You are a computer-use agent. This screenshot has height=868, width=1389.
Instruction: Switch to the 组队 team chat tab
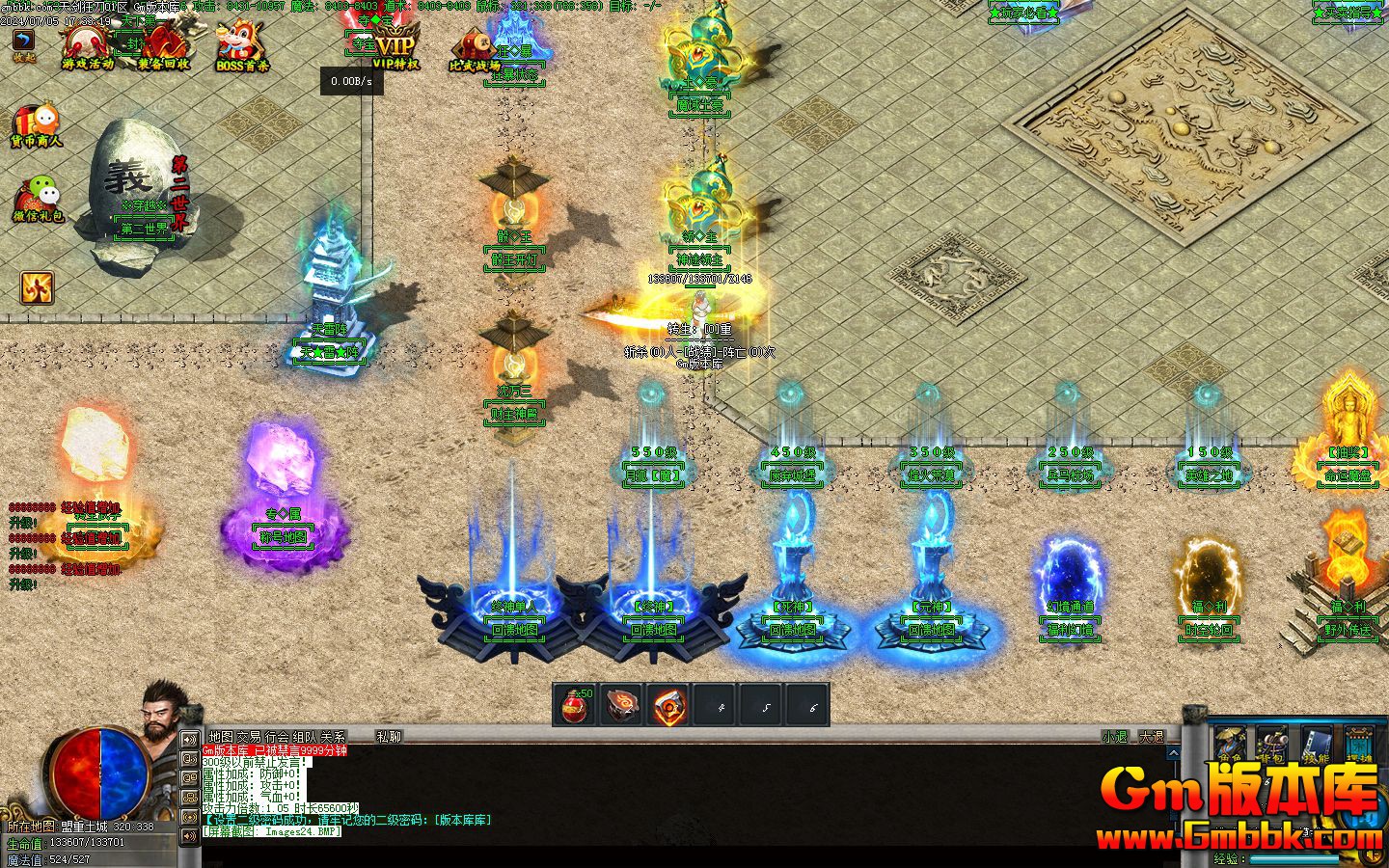click(305, 737)
